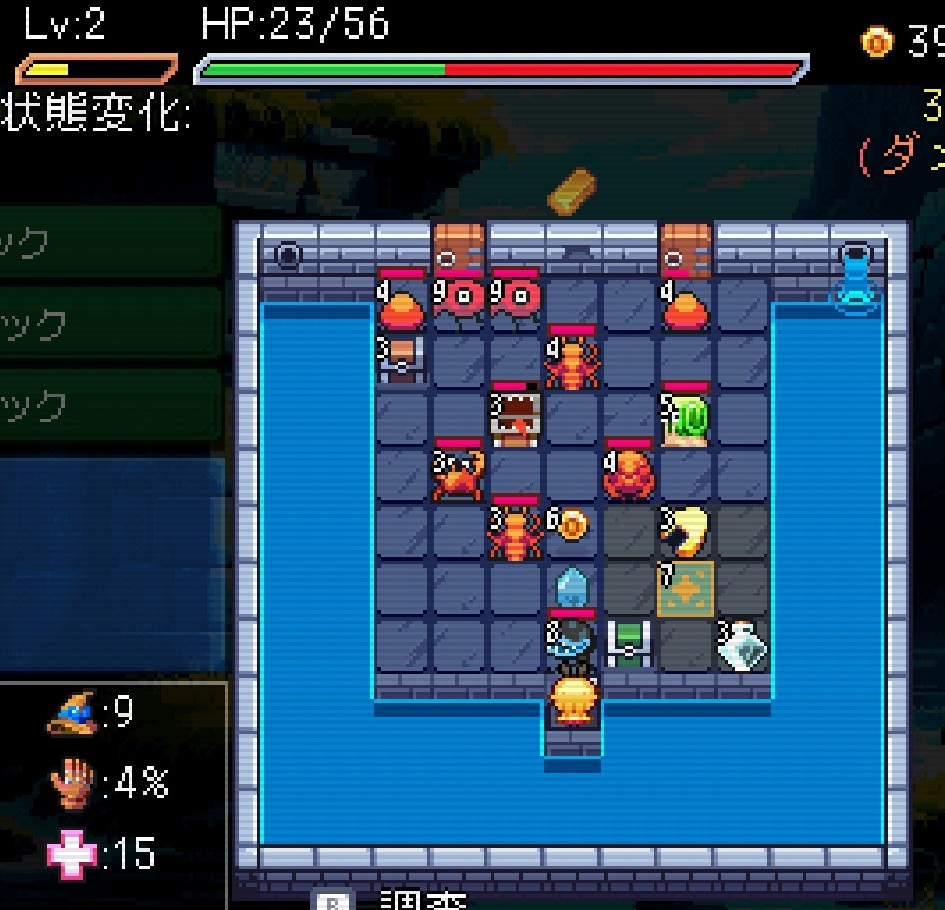Screen dimensions: 945x910
Task: Choose the white potion bottle tile
Action: point(743,645)
